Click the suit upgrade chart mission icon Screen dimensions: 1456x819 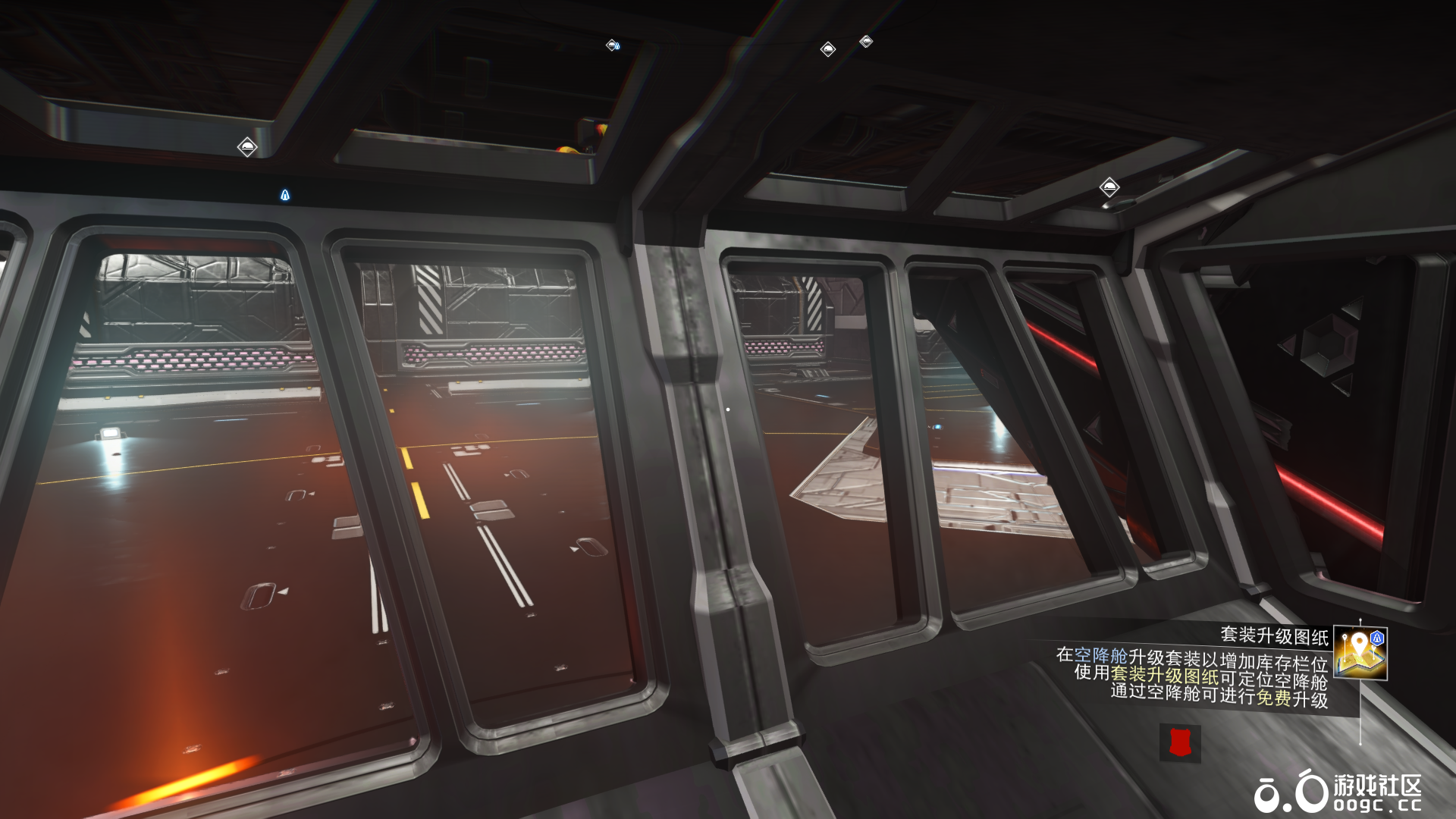[1360, 653]
